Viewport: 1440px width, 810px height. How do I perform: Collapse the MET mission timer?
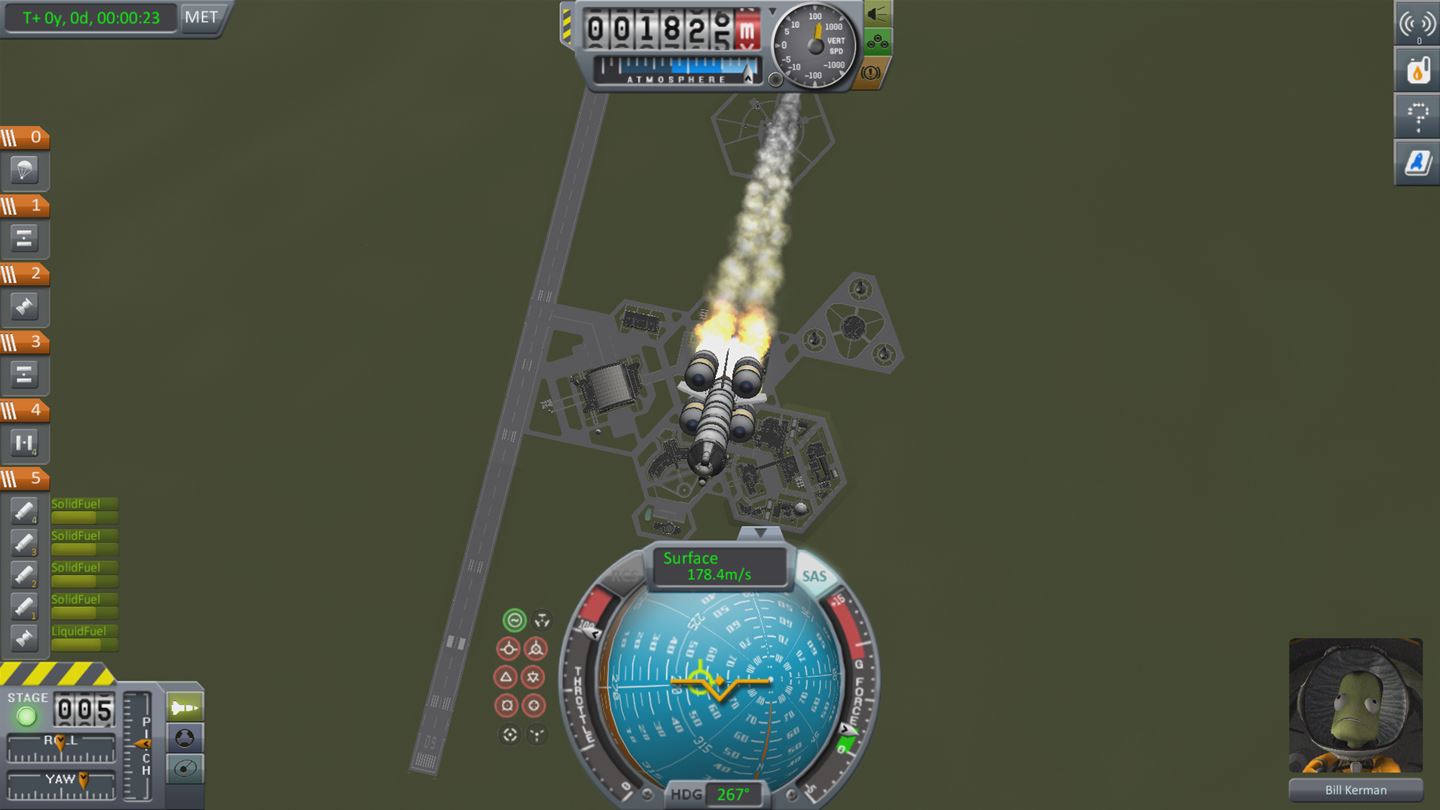click(x=200, y=17)
